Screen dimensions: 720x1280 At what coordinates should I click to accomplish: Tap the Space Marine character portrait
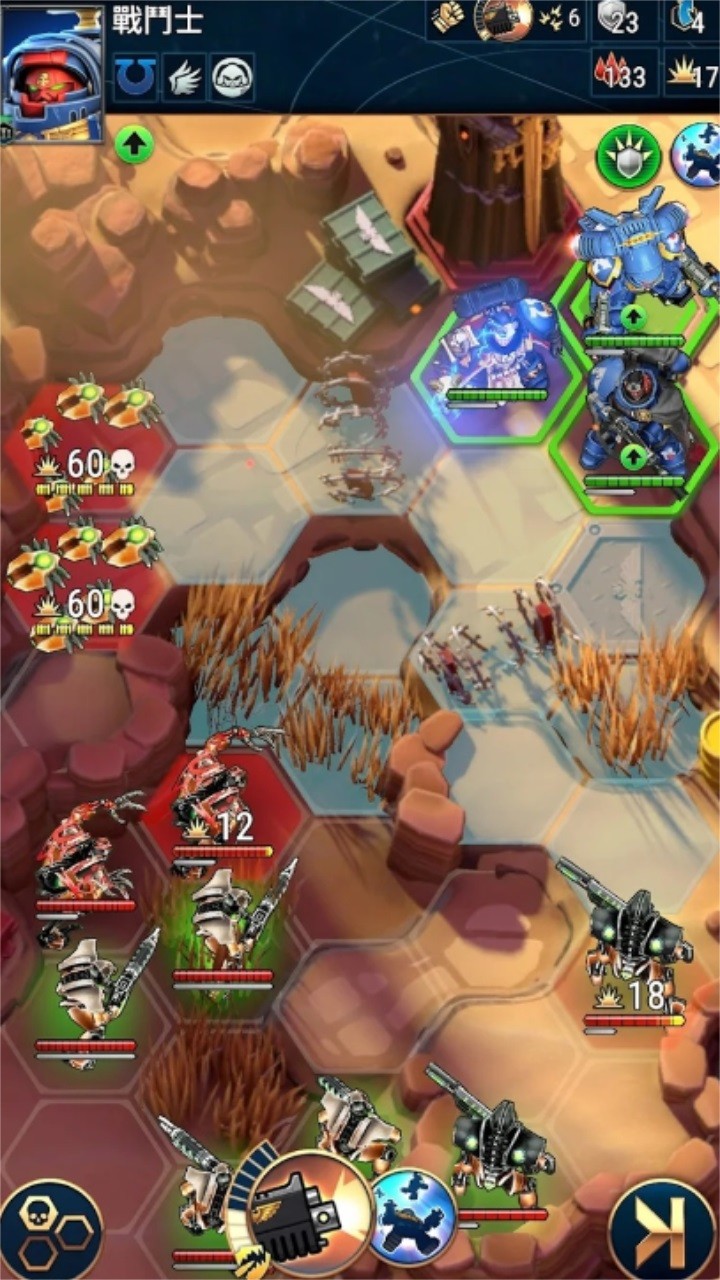[x=54, y=74]
